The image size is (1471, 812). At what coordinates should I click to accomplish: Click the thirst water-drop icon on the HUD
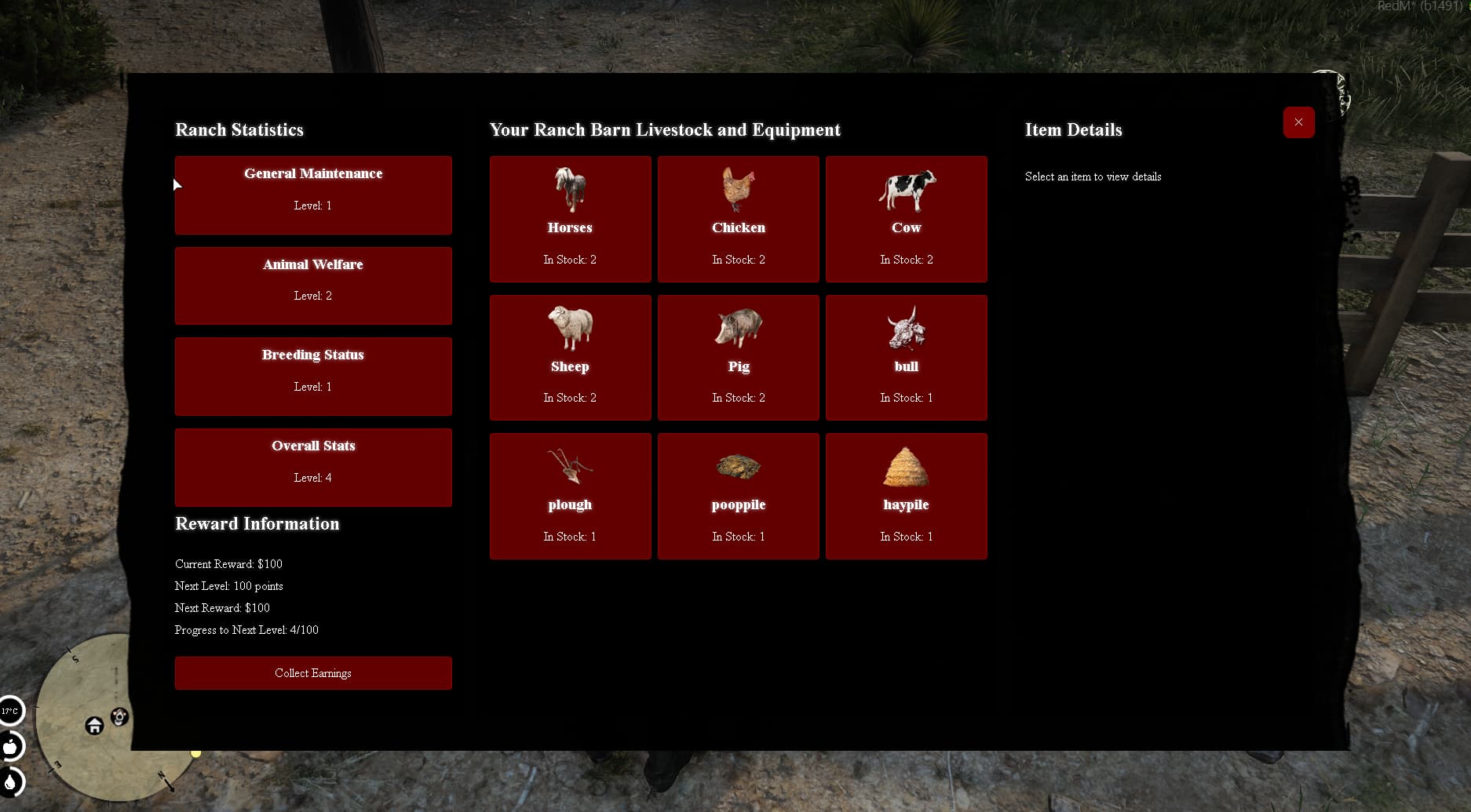(x=11, y=783)
